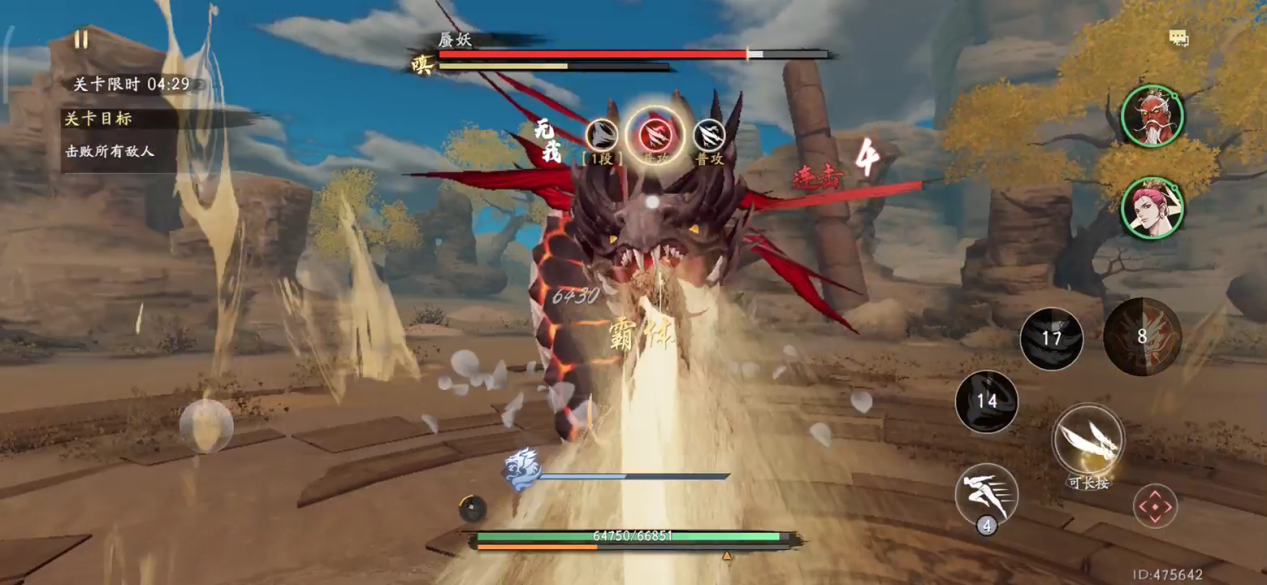
Task: Select the 普攻 combo icon
Action: pos(709,134)
